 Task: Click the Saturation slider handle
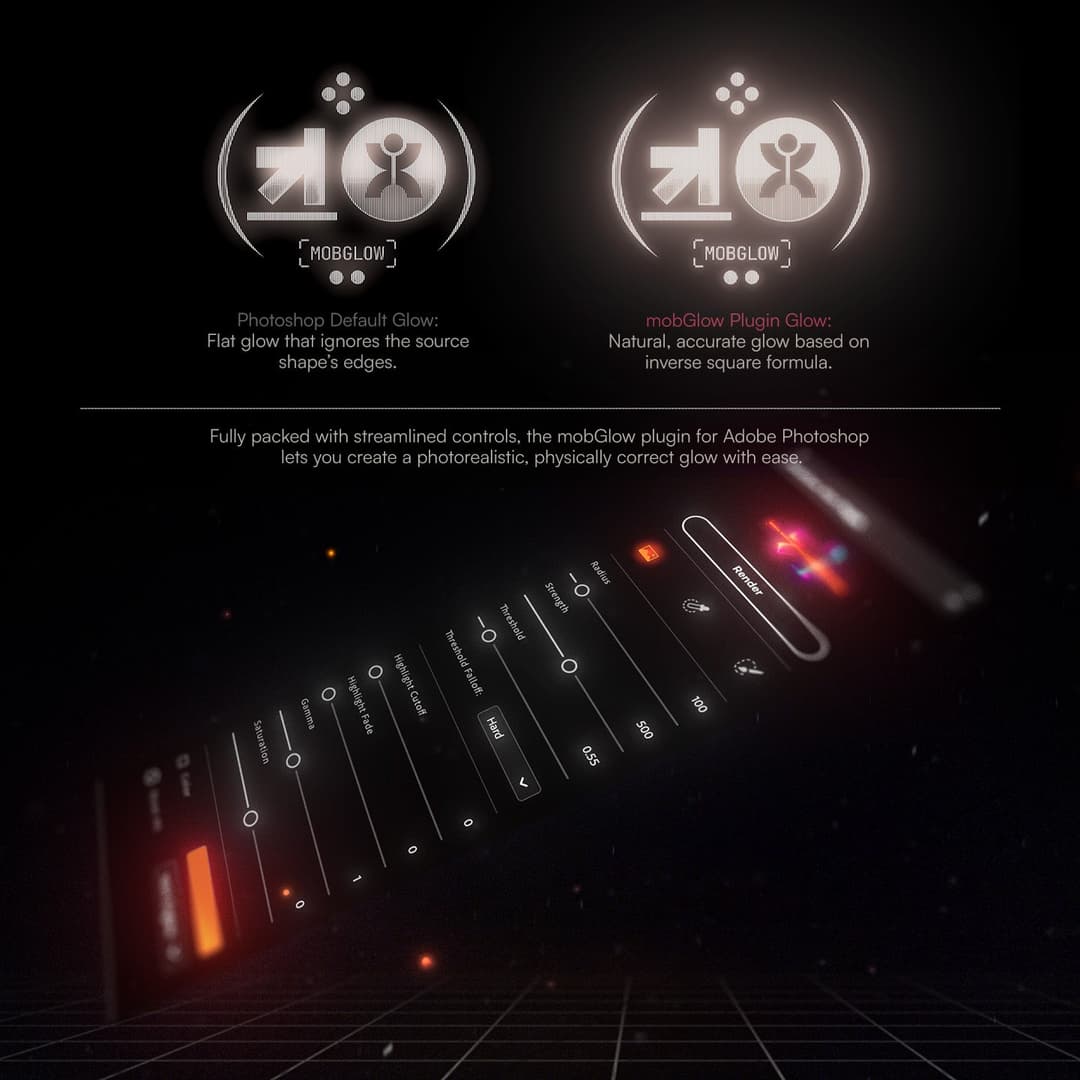coord(250,818)
